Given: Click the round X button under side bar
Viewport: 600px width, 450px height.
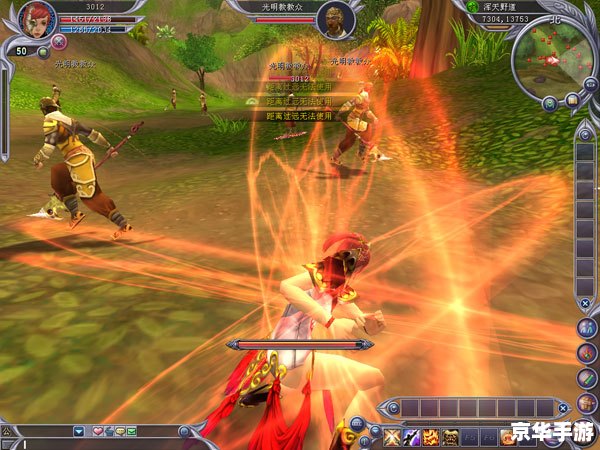Looking at the screenshot, I should click(586, 302).
